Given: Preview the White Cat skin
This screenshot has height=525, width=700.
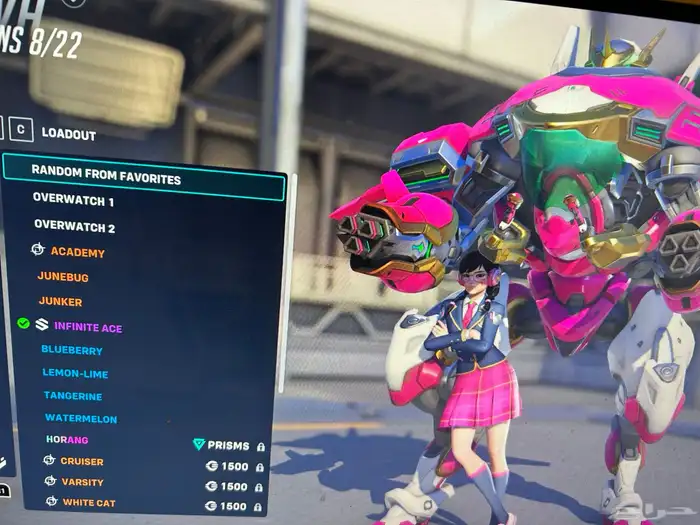Looking at the screenshot, I should pyautogui.click(x=88, y=502).
